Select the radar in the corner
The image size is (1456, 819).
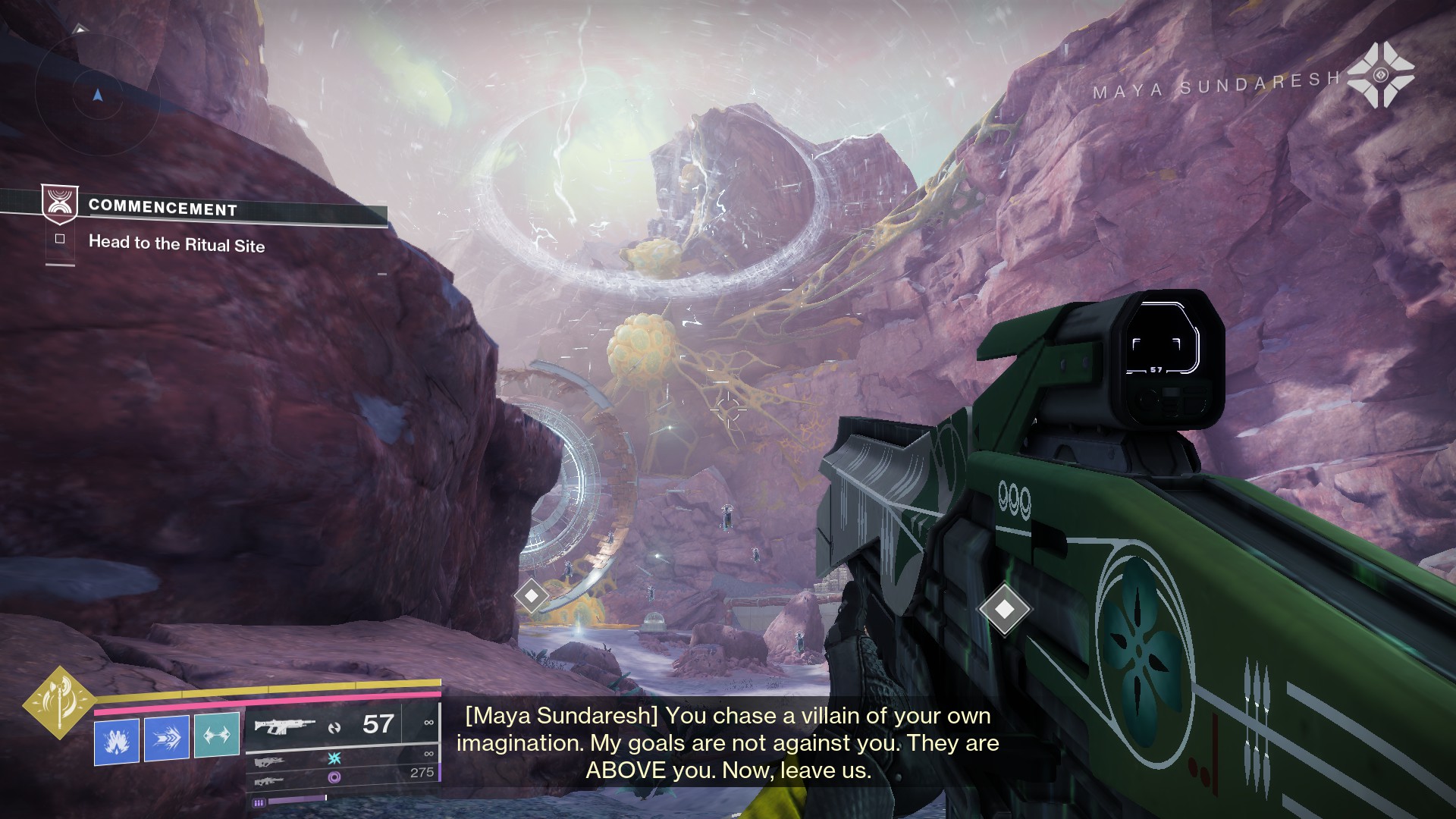96,96
